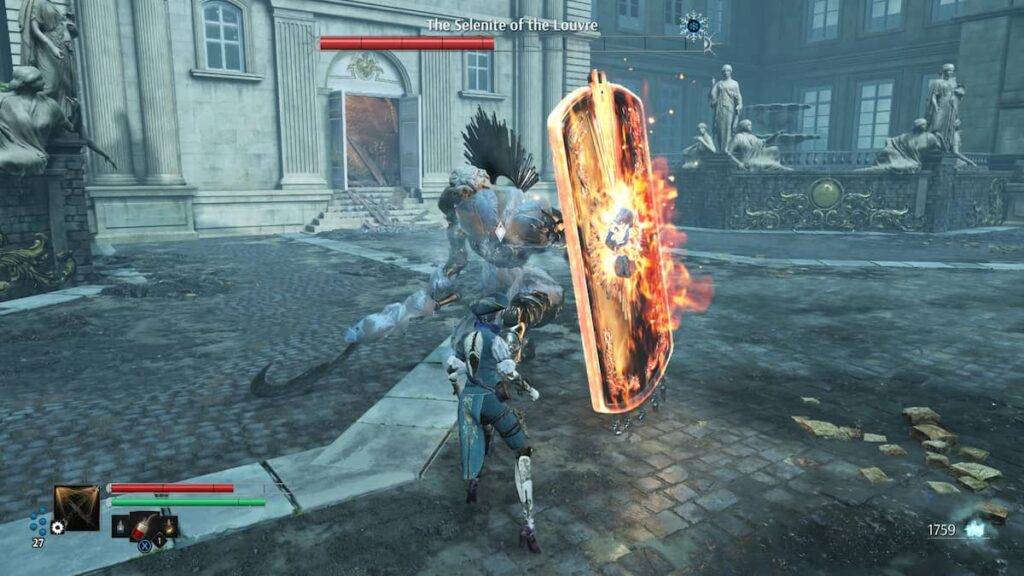
Task: Select the small grey flask item slot
Action: 119,525
